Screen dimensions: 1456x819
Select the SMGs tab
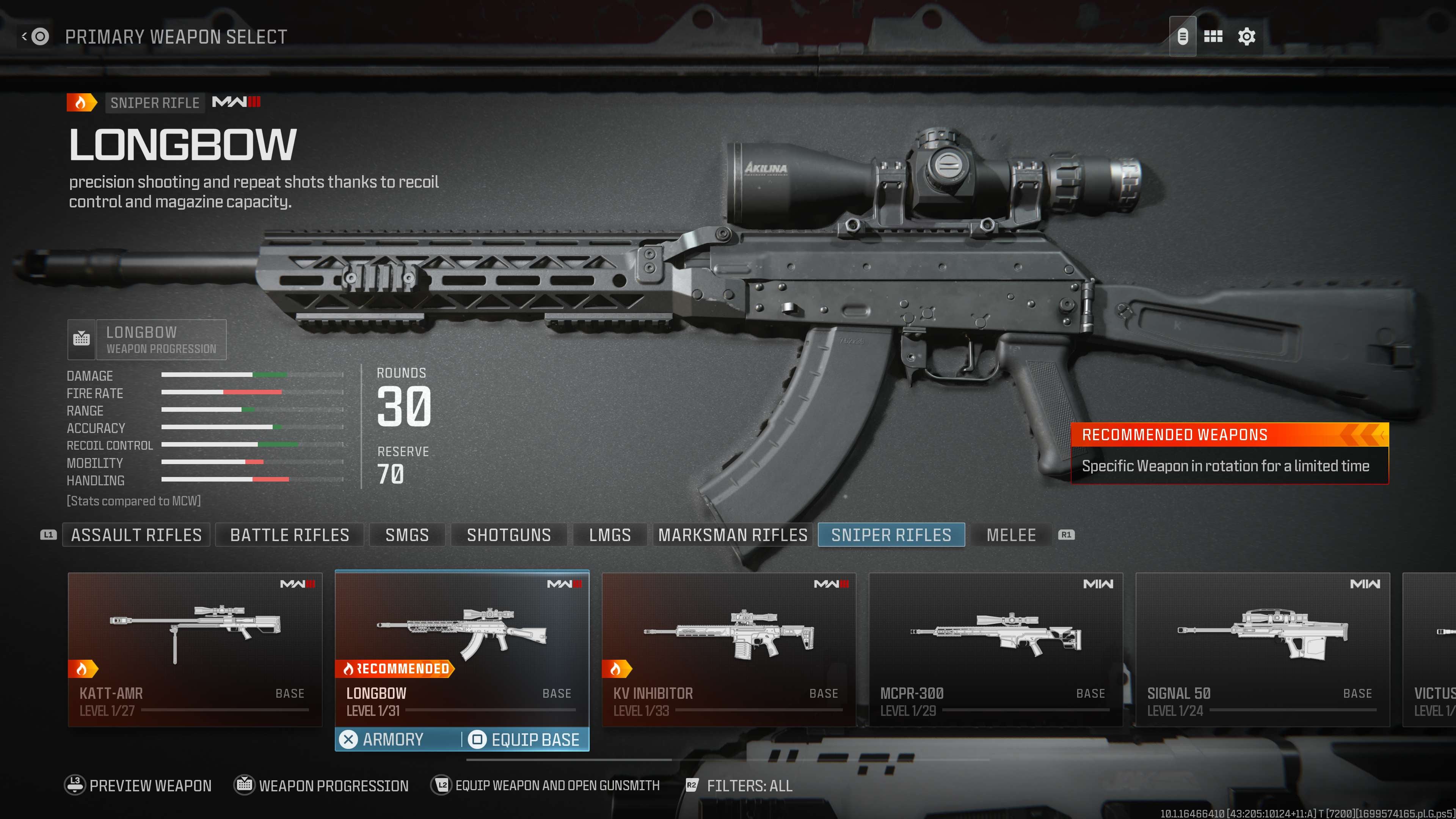tap(407, 535)
